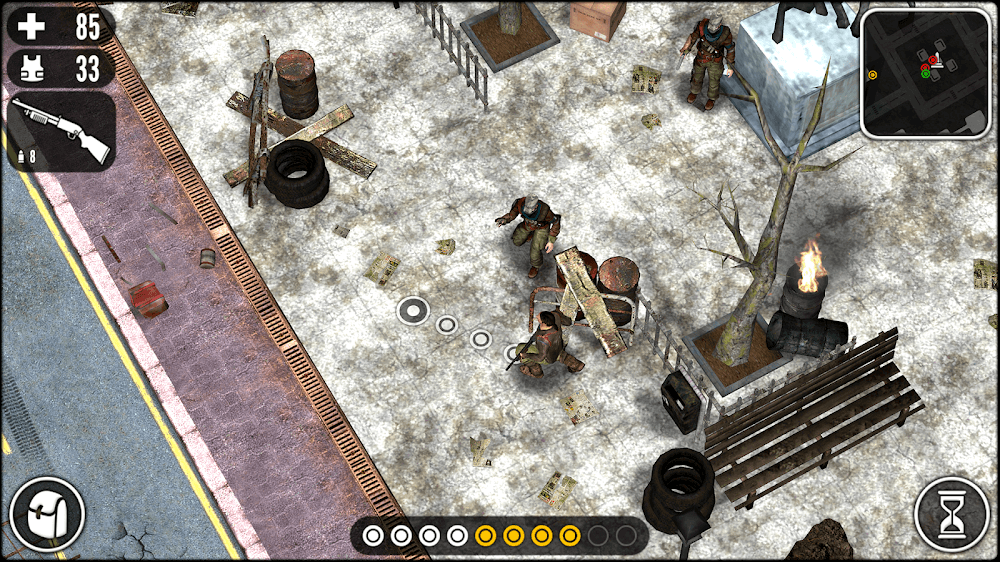The image size is (1000, 562).
Task: End turn with the hourglass button
Action: [951, 514]
